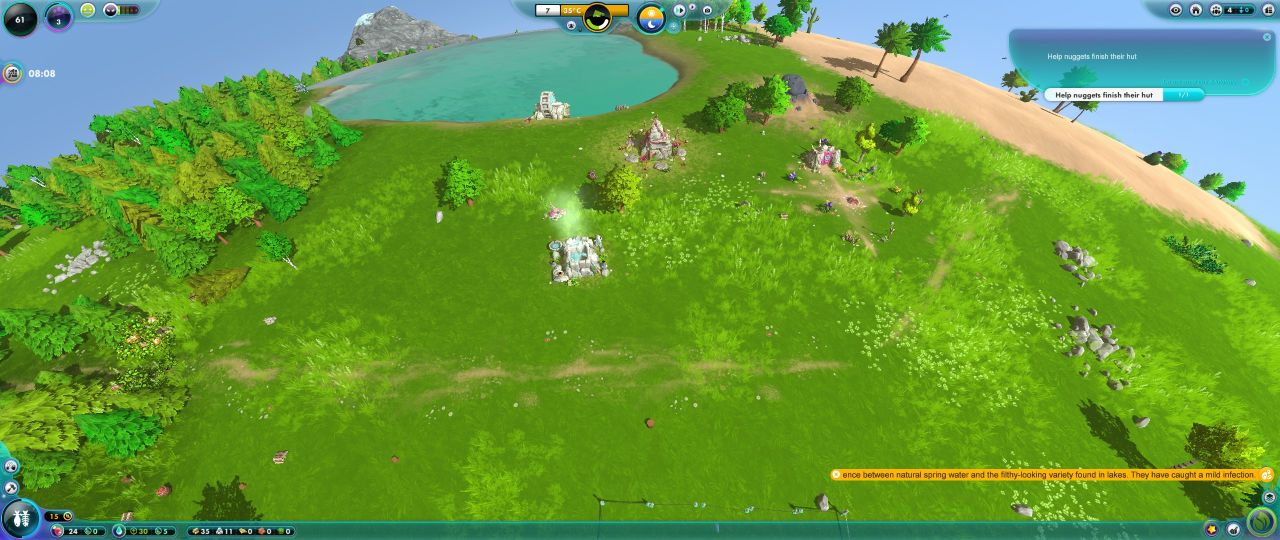
Task: Click the eye view icon
Action: click(1176, 10)
